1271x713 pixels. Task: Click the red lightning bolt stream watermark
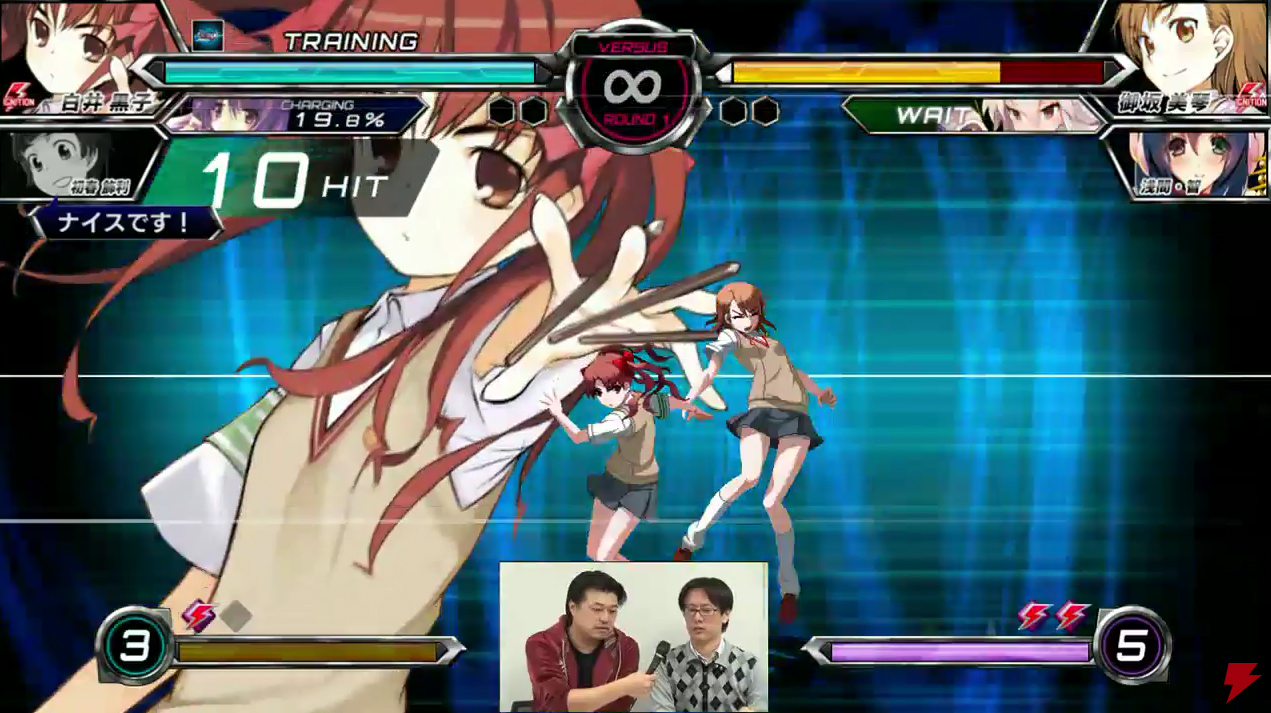point(1241,681)
